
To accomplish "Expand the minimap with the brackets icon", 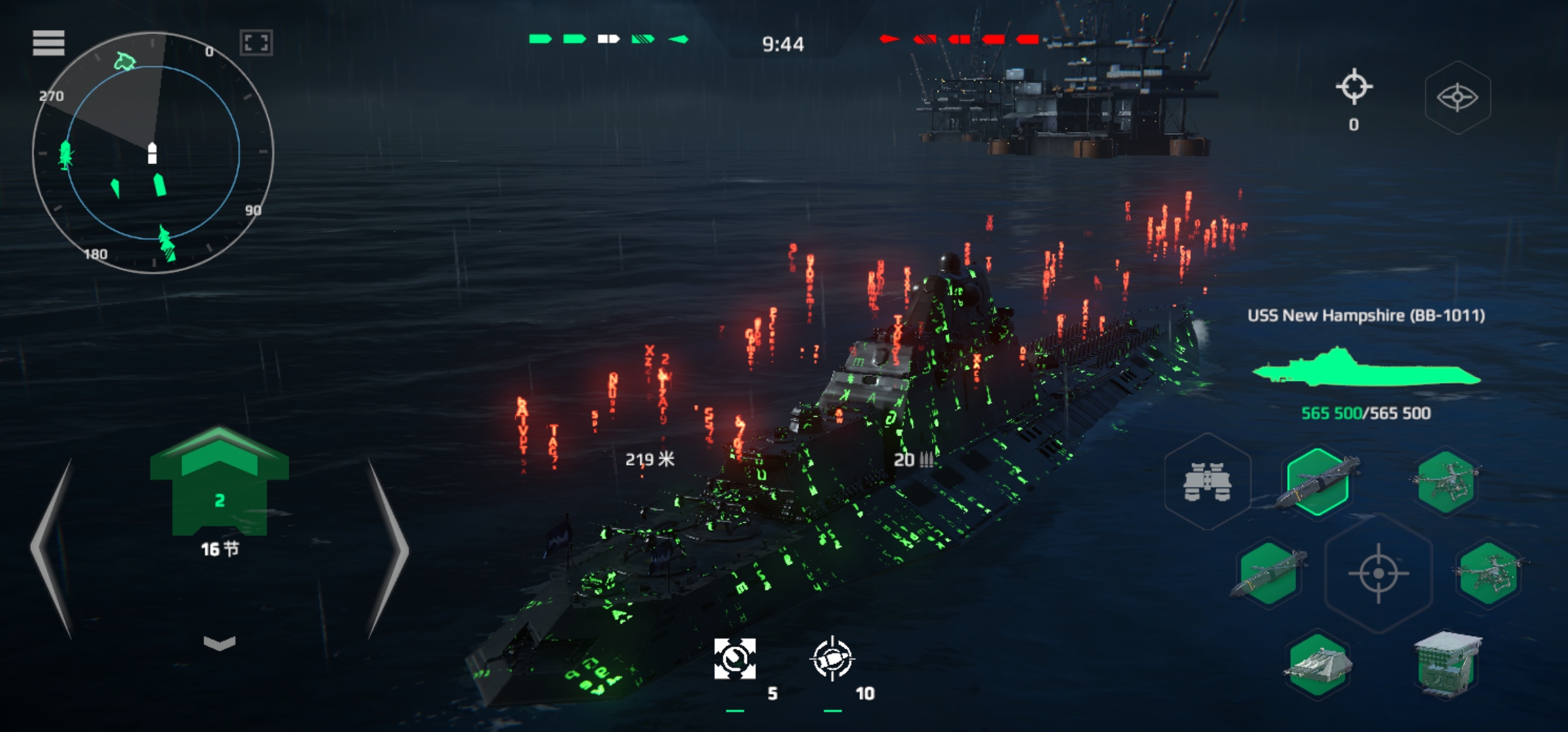I will 256,43.
